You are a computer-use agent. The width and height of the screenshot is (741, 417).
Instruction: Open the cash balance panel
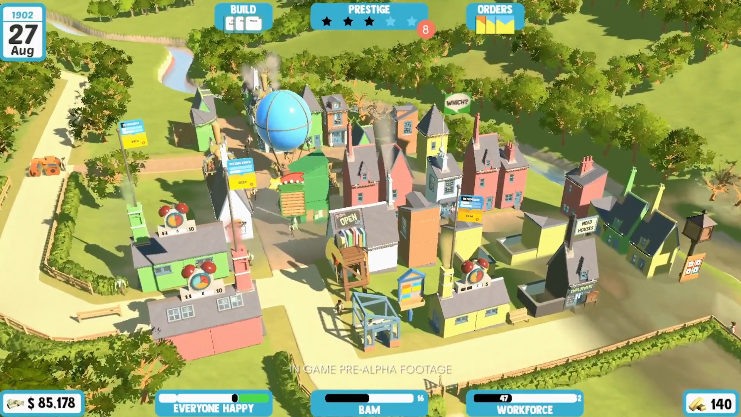pos(42,403)
